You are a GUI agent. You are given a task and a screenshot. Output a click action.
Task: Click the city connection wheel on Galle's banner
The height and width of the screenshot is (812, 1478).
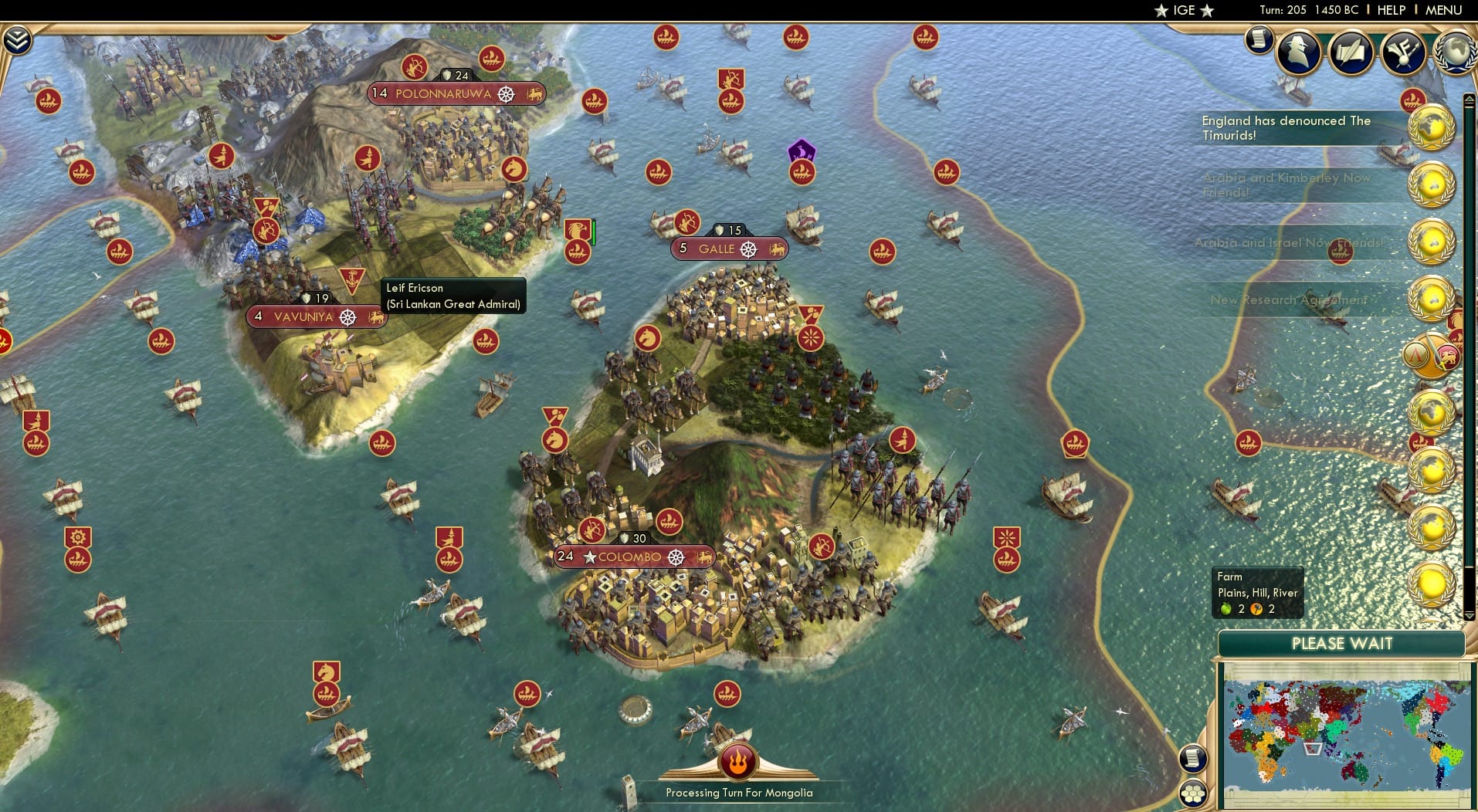tap(747, 249)
